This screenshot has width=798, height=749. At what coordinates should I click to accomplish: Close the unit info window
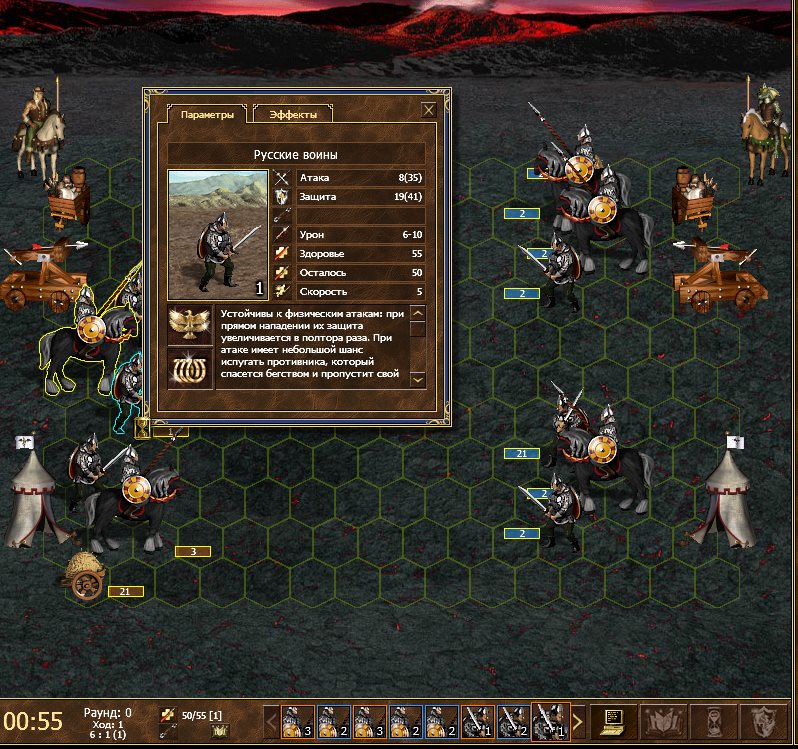click(x=429, y=110)
